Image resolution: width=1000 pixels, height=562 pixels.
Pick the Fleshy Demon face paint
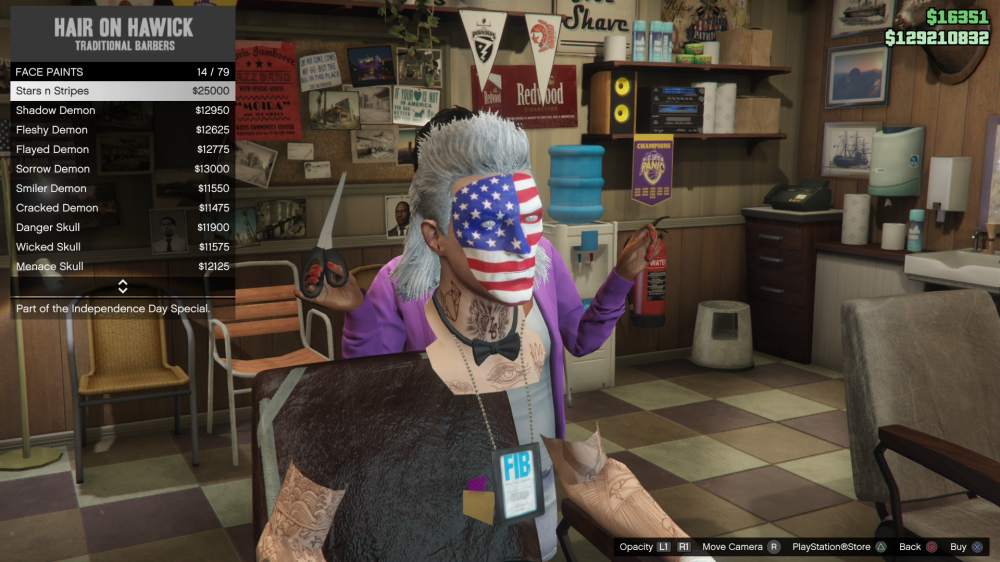(x=122, y=130)
